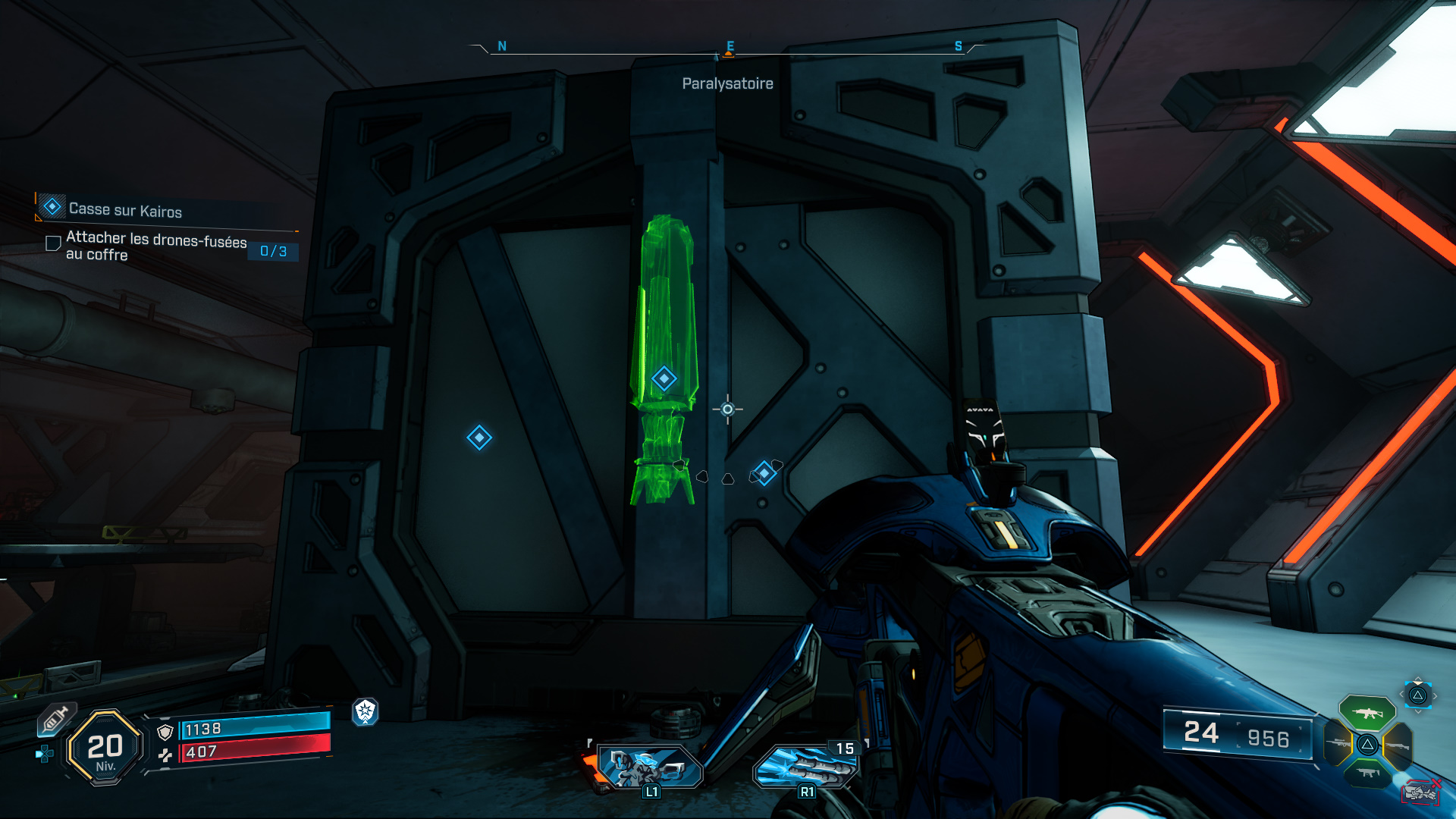Tick the rocket-drone objective checkbox
The height and width of the screenshot is (819, 1456).
click(x=53, y=243)
